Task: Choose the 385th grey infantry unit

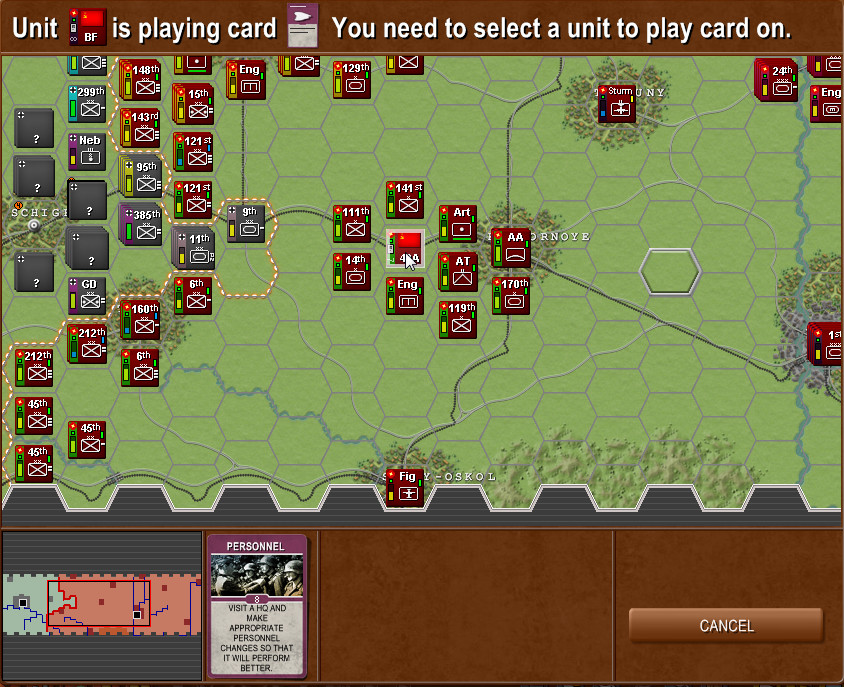Action: 140,224
